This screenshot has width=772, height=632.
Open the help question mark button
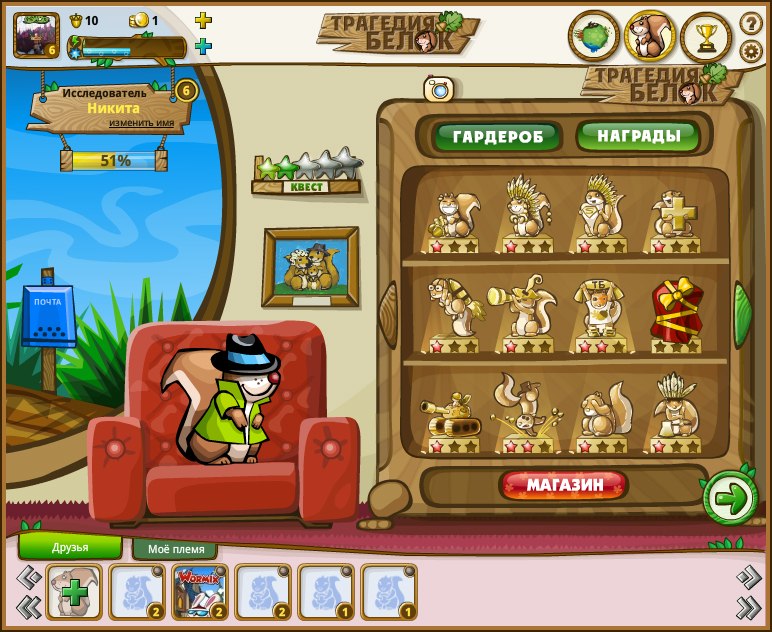click(750, 23)
